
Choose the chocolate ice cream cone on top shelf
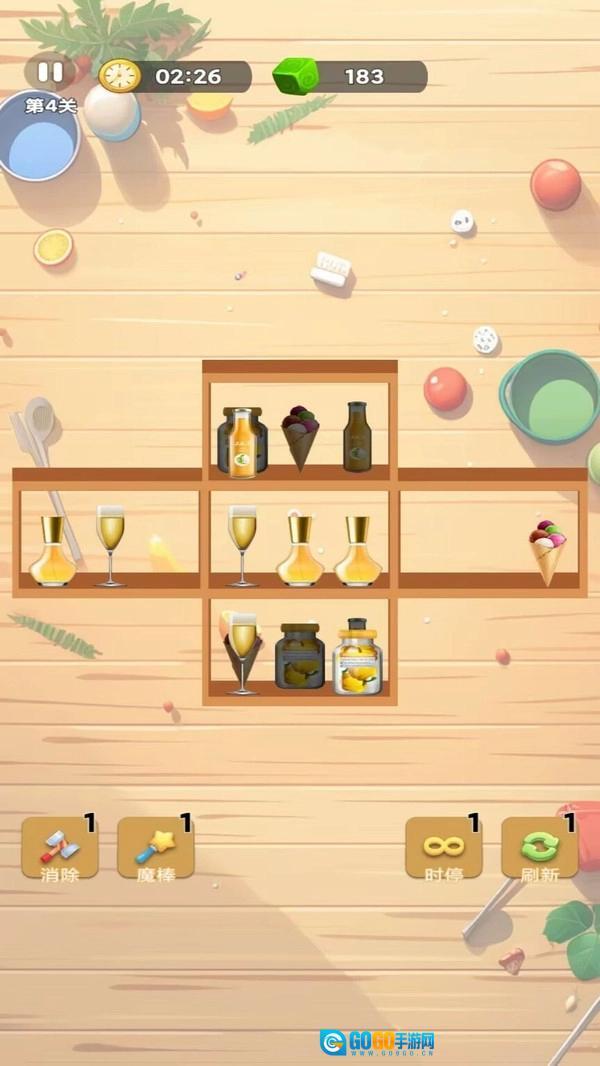pos(299,437)
